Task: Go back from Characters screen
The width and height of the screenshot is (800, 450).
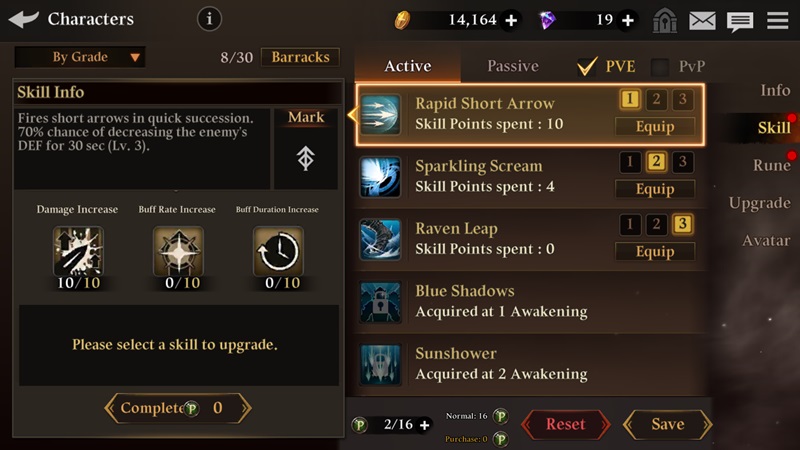Action: tap(24, 19)
